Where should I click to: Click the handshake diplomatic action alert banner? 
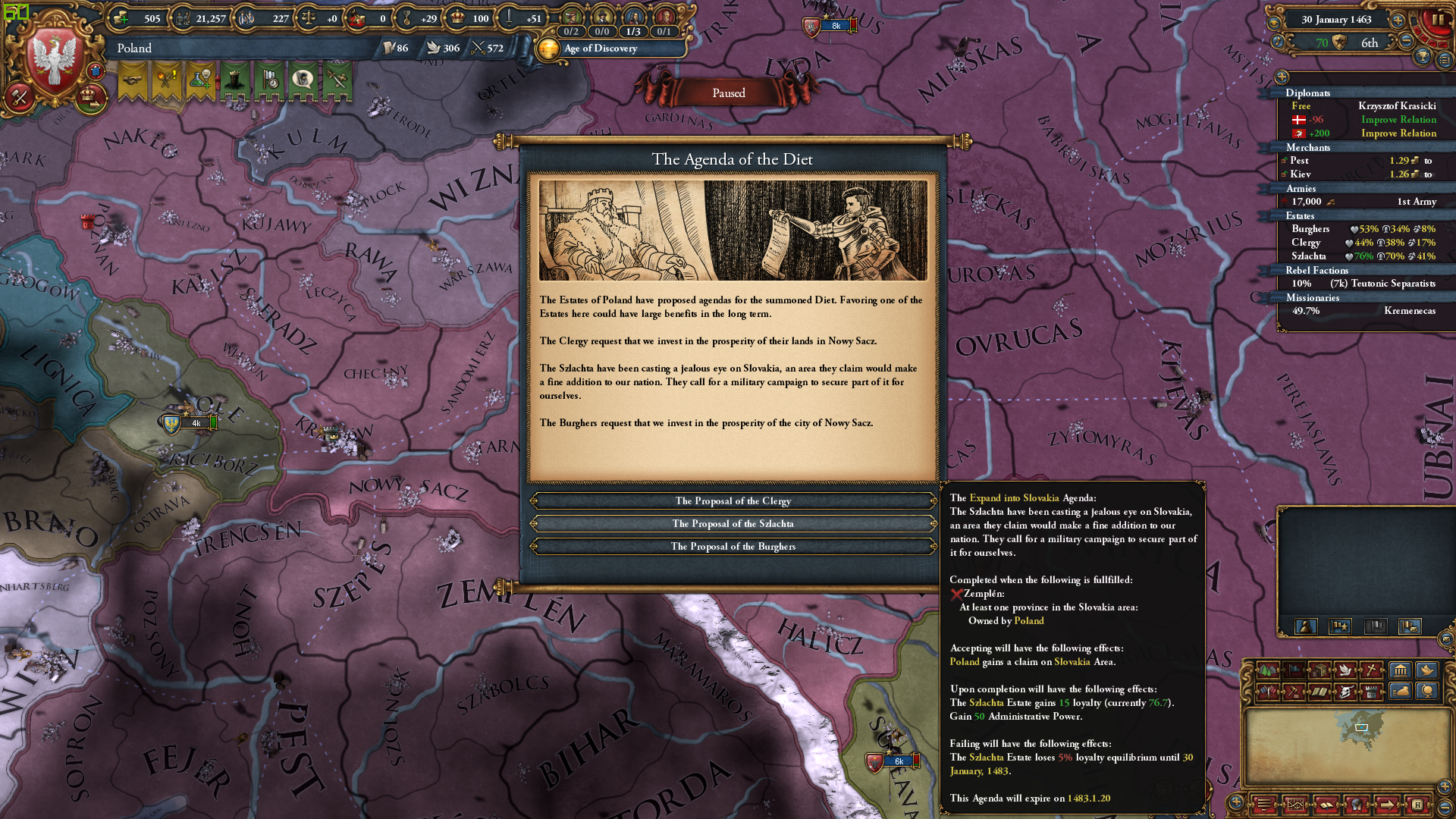click(x=131, y=78)
